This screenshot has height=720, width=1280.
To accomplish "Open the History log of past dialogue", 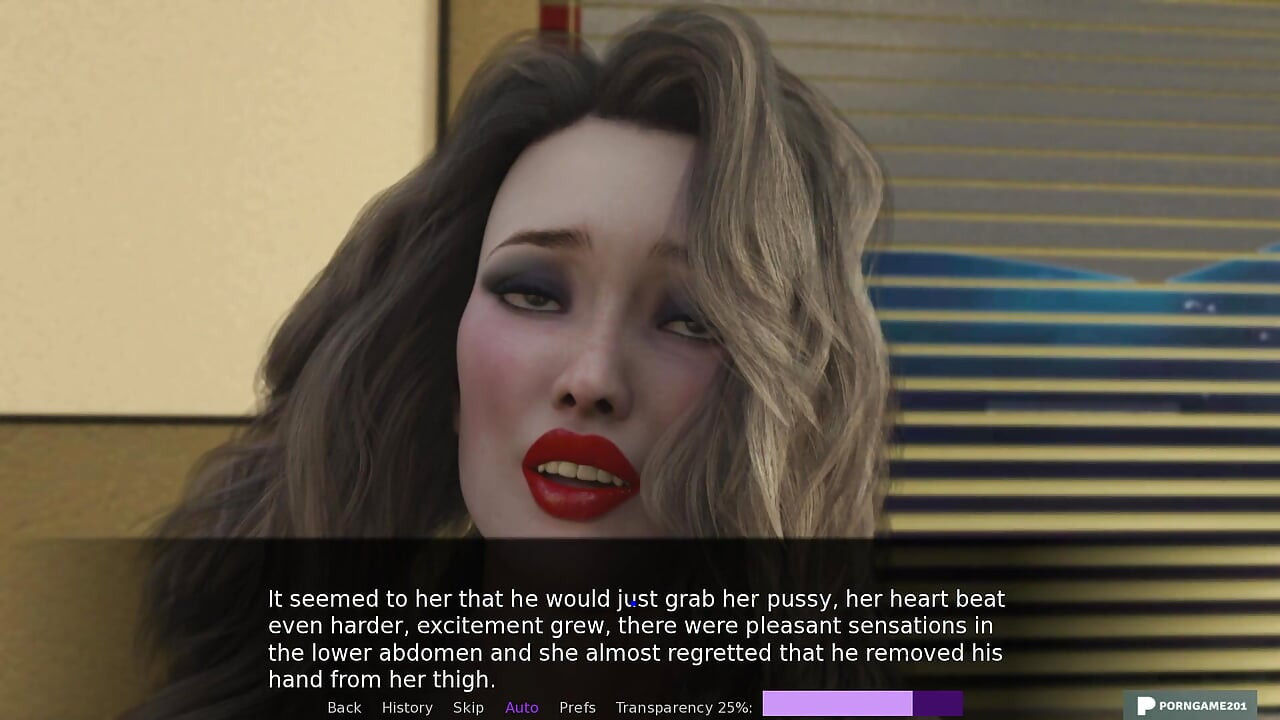I will (x=407, y=707).
